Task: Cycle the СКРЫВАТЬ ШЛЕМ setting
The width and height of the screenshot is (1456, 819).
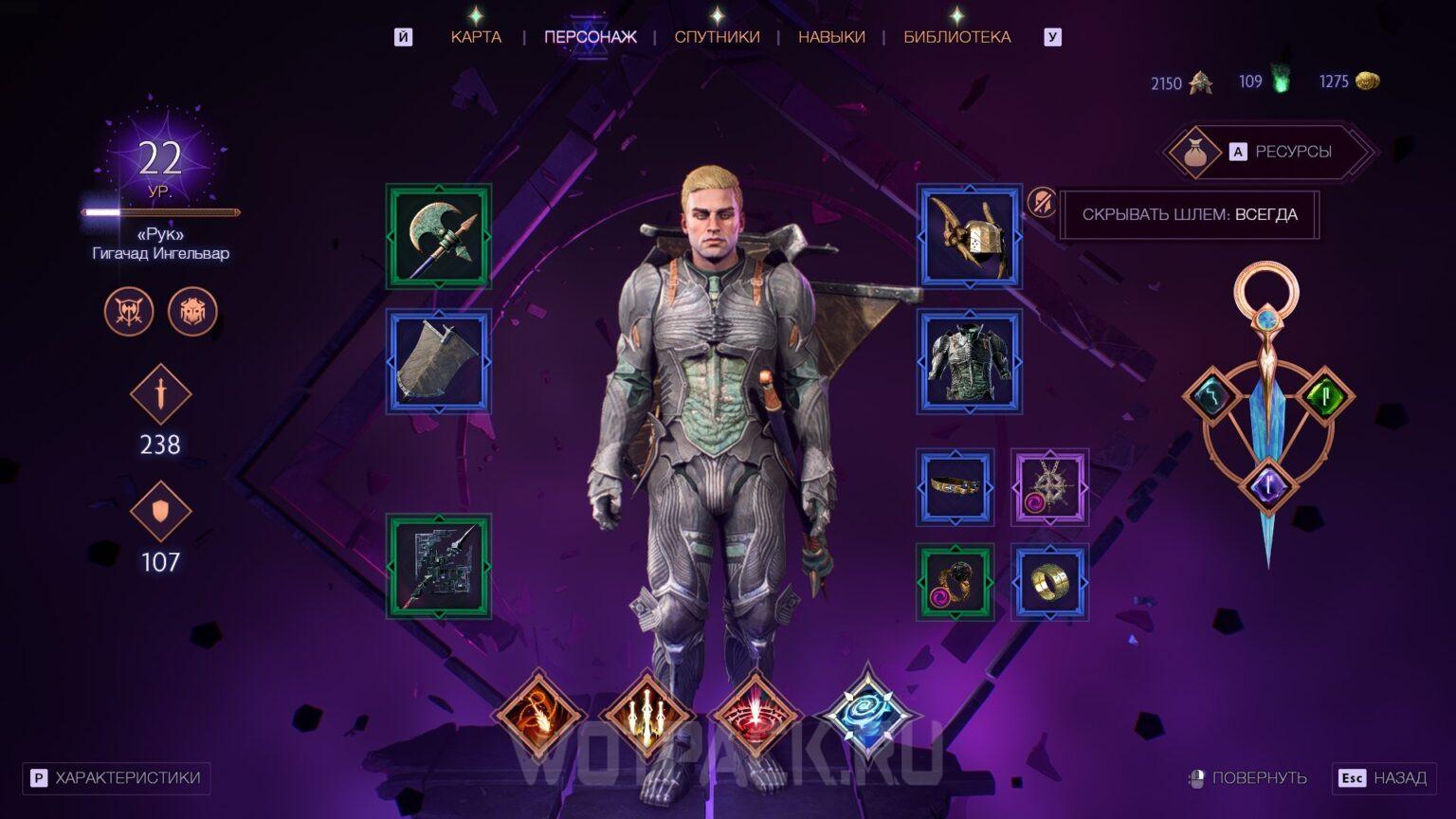Action: [x=1190, y=215]
